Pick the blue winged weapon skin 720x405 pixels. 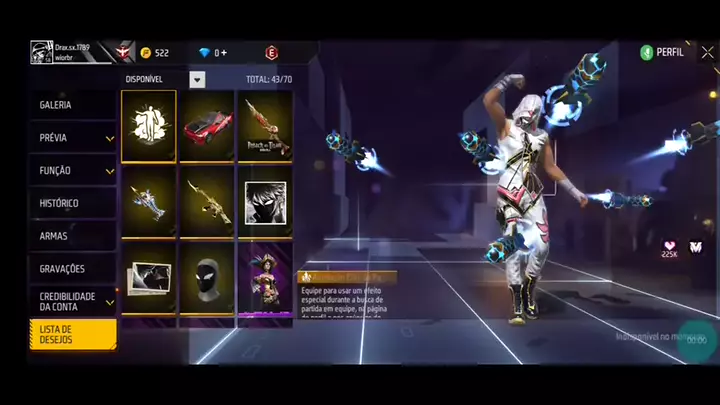coord(149,201)
